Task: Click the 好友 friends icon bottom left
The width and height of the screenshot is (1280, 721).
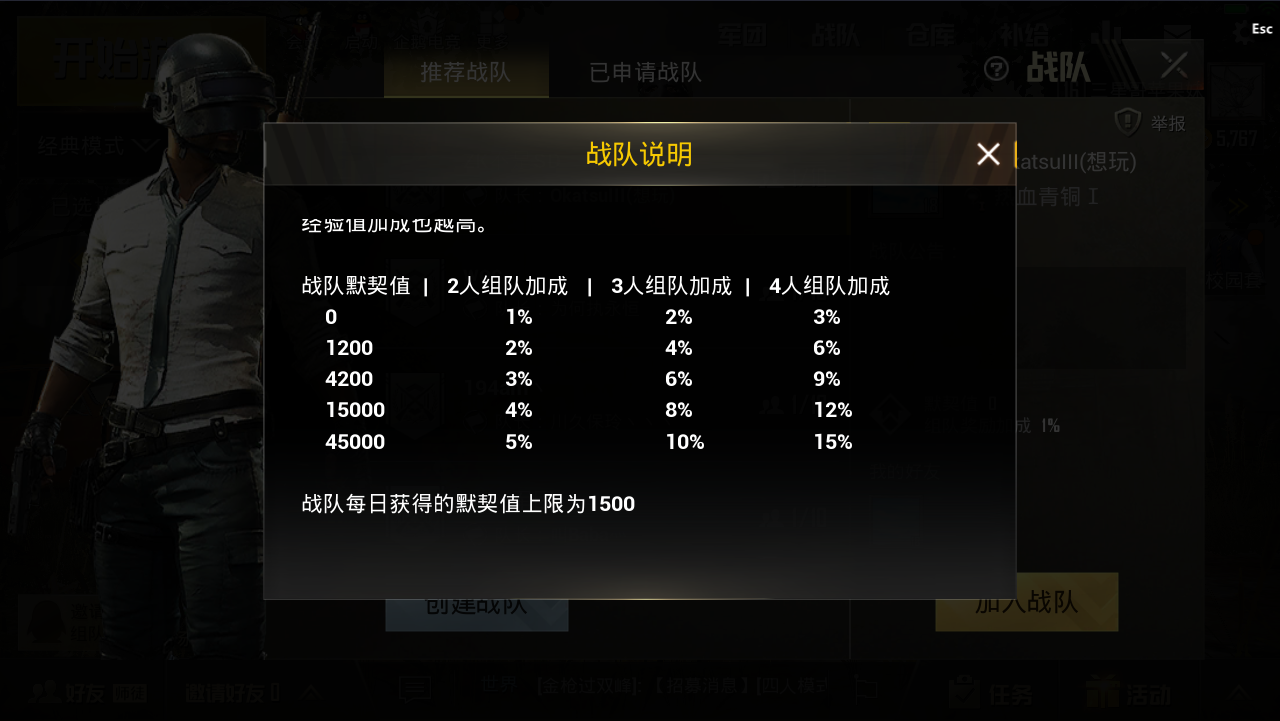Action: (46, 691)
